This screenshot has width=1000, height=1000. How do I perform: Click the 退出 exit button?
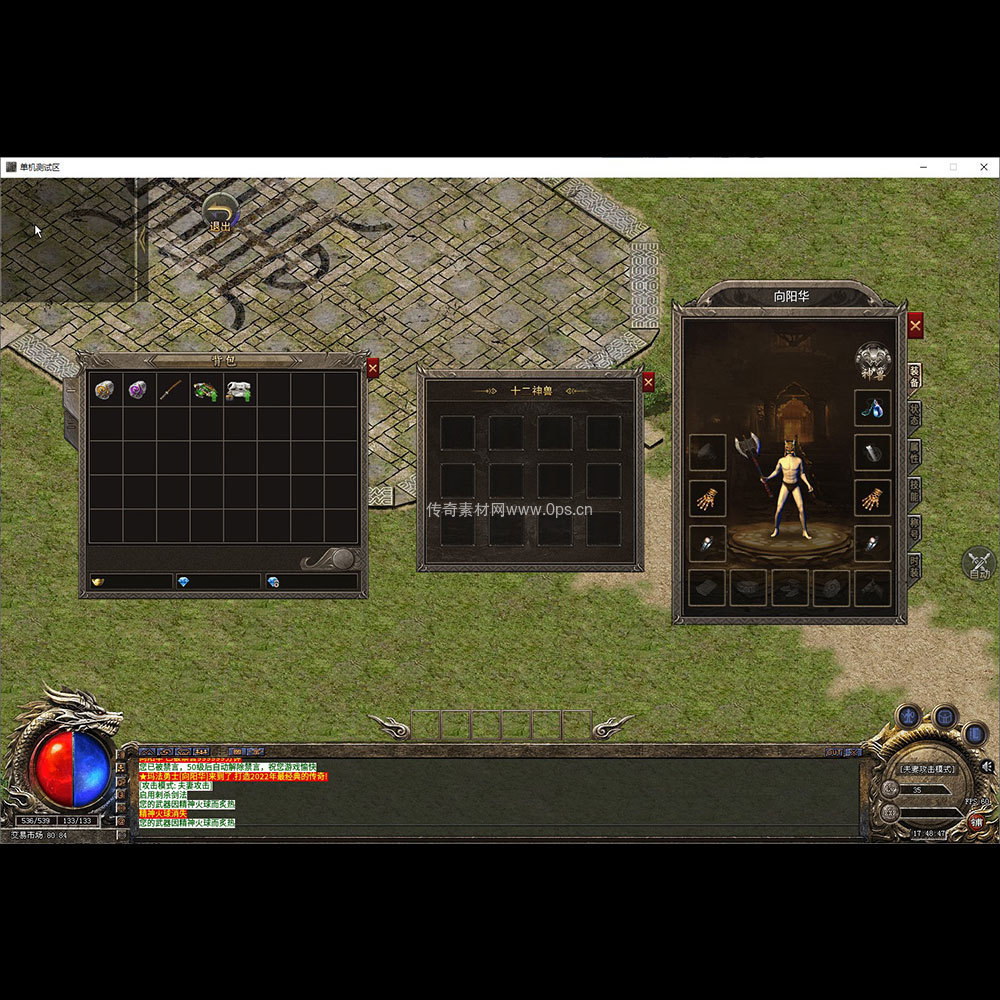tap(220, 214)
